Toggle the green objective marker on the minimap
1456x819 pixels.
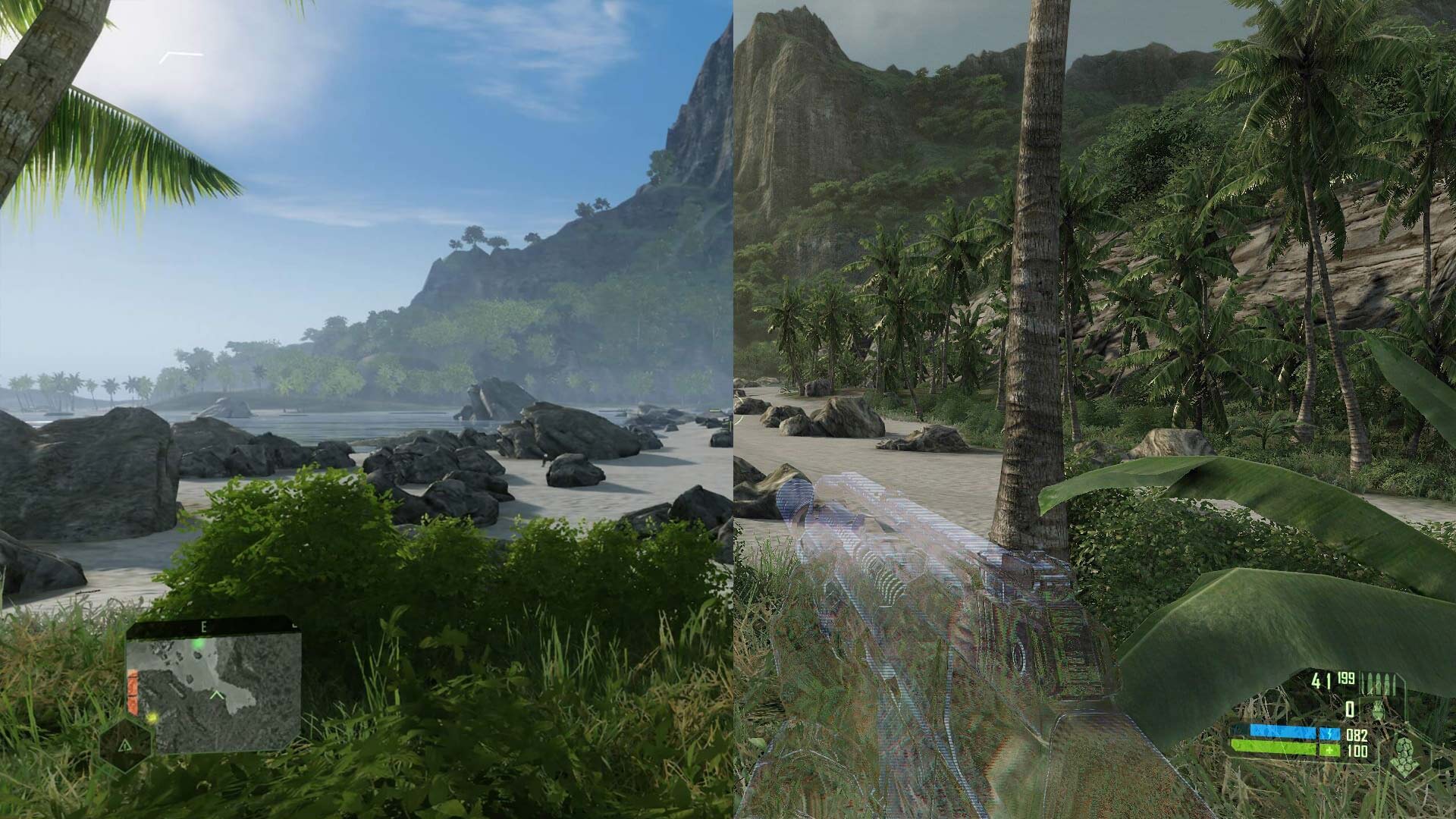(x=198, y=643)
